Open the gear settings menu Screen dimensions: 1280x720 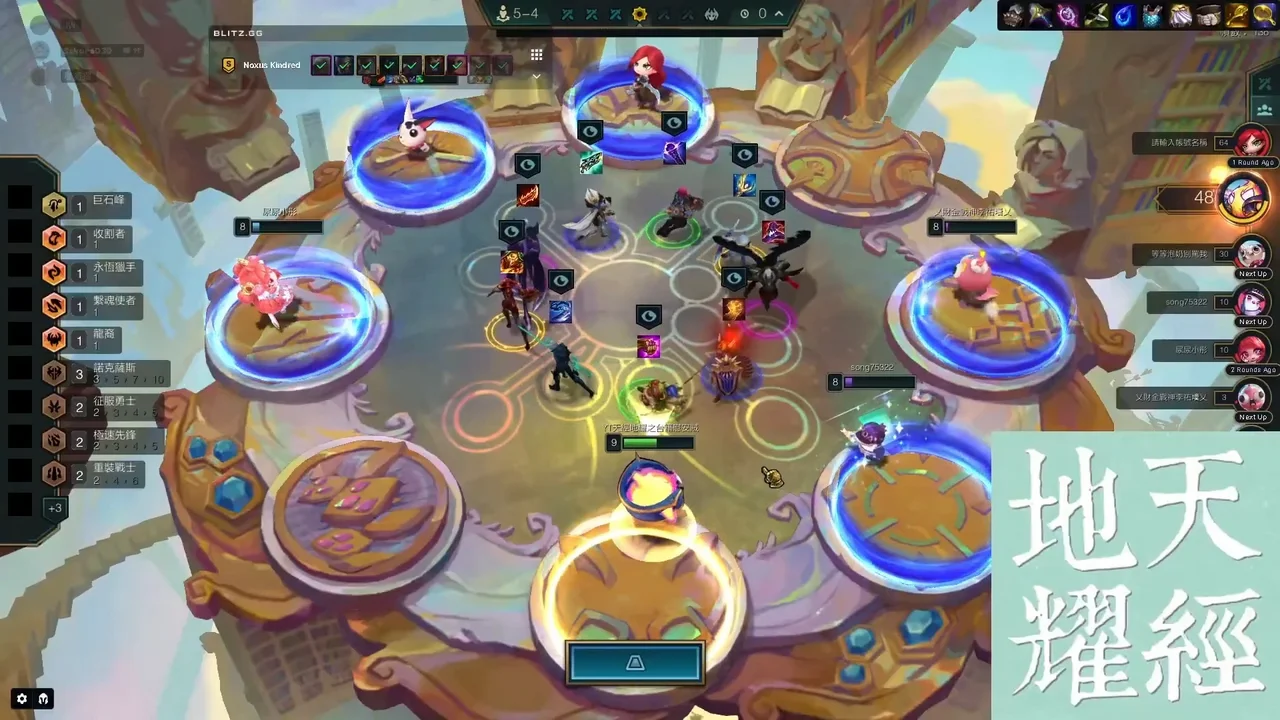pyautogui.click(x=22, y=699)
